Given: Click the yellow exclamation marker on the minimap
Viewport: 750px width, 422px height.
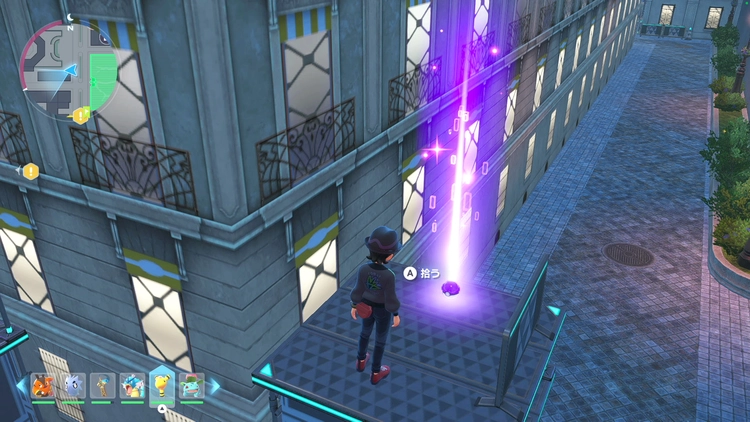Looking at the screenshot, I should coord(81,115).
